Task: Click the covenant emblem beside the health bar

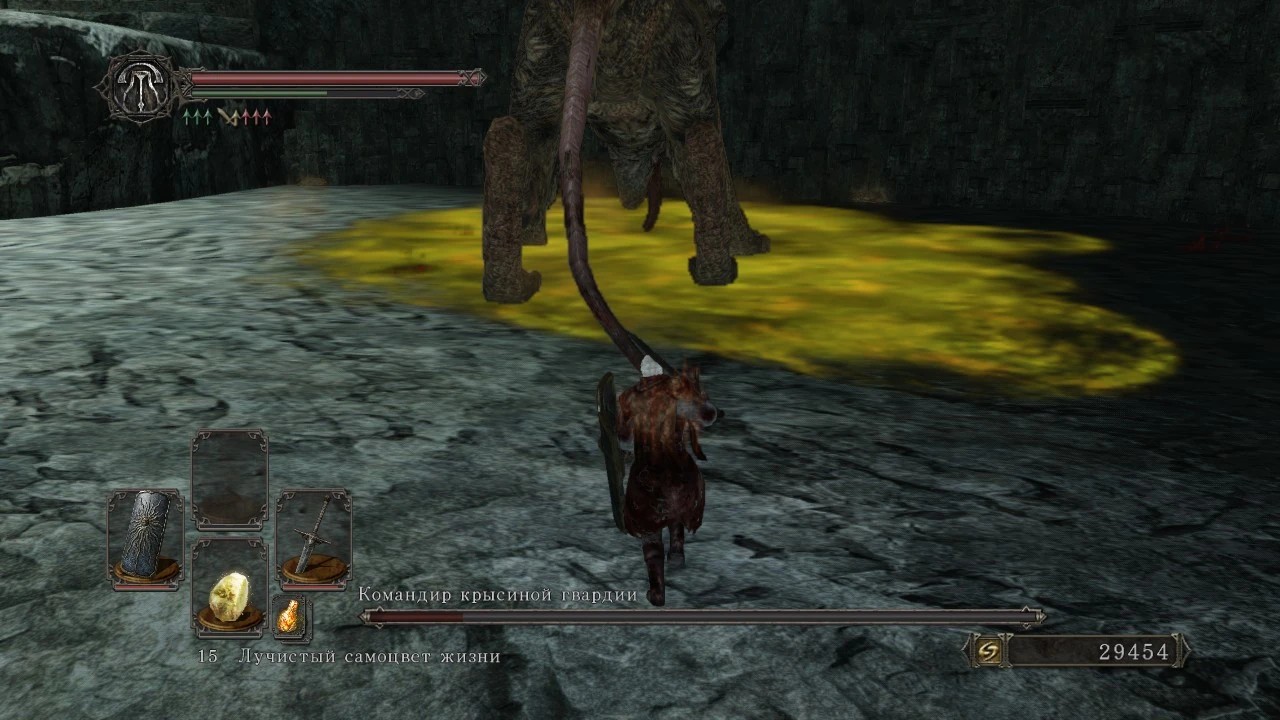Action: click(x=137, y=87)
